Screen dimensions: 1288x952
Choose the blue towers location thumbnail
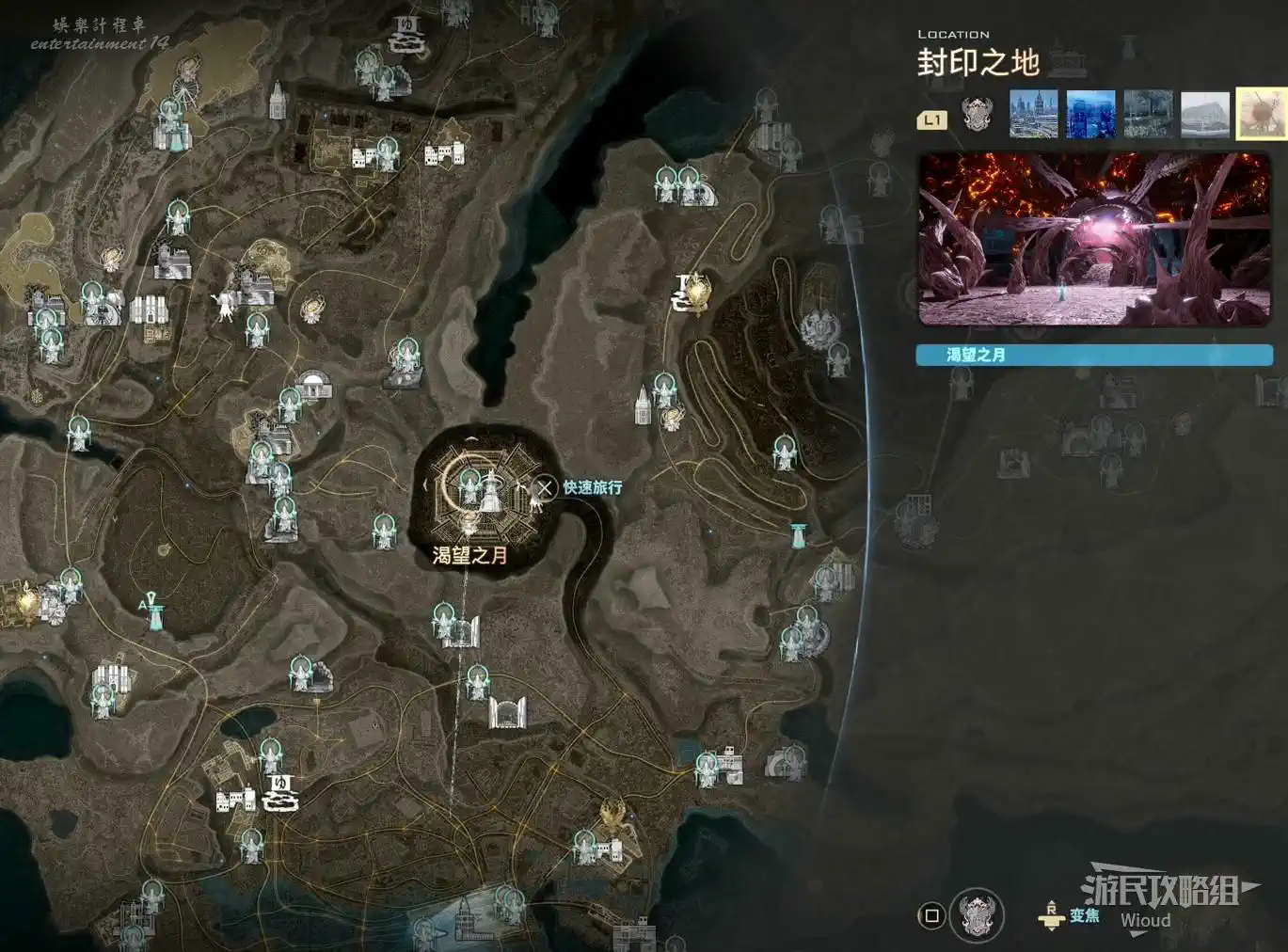[x=1090, y=114]
